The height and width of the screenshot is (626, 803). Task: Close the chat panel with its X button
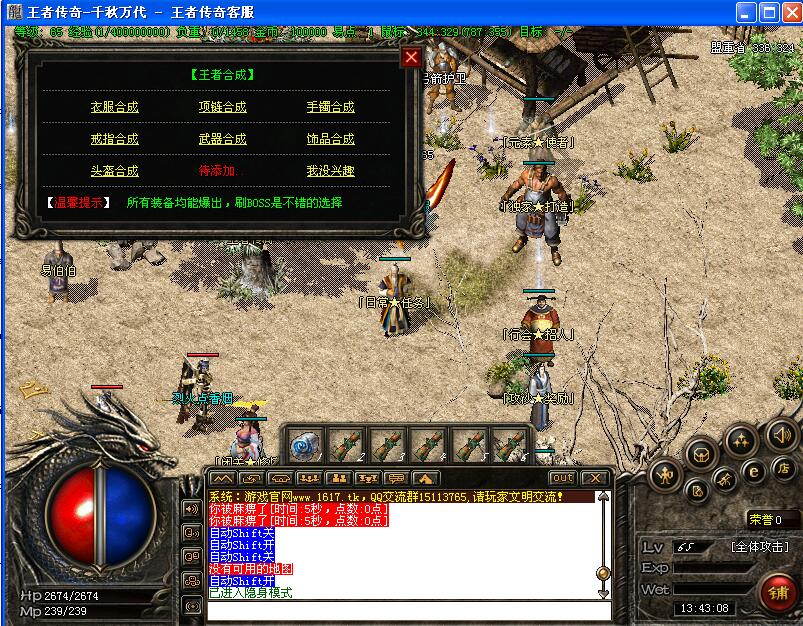coord(594,478)
